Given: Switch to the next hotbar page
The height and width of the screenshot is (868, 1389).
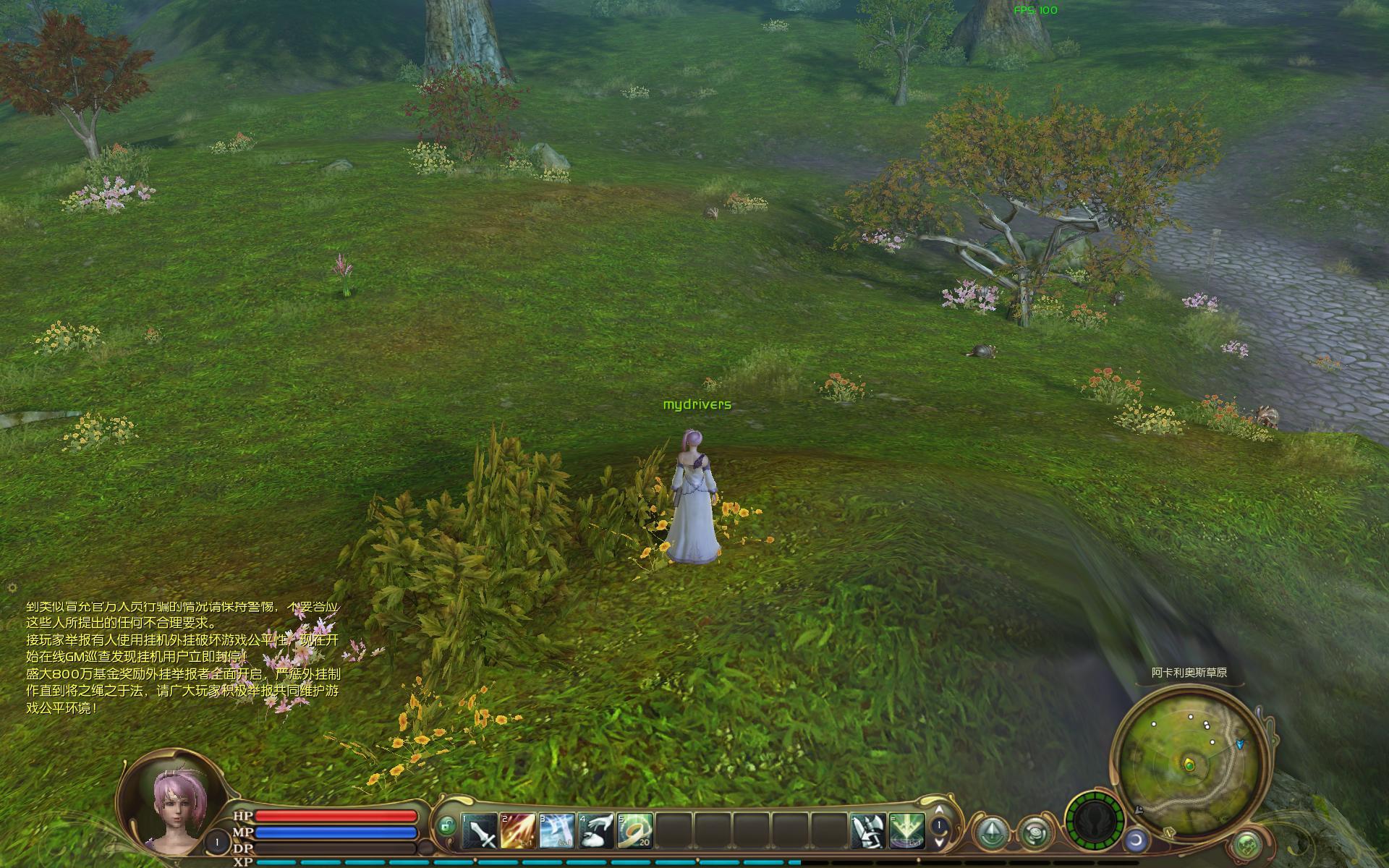Looking at the screenshot, I should pos(939,841).
